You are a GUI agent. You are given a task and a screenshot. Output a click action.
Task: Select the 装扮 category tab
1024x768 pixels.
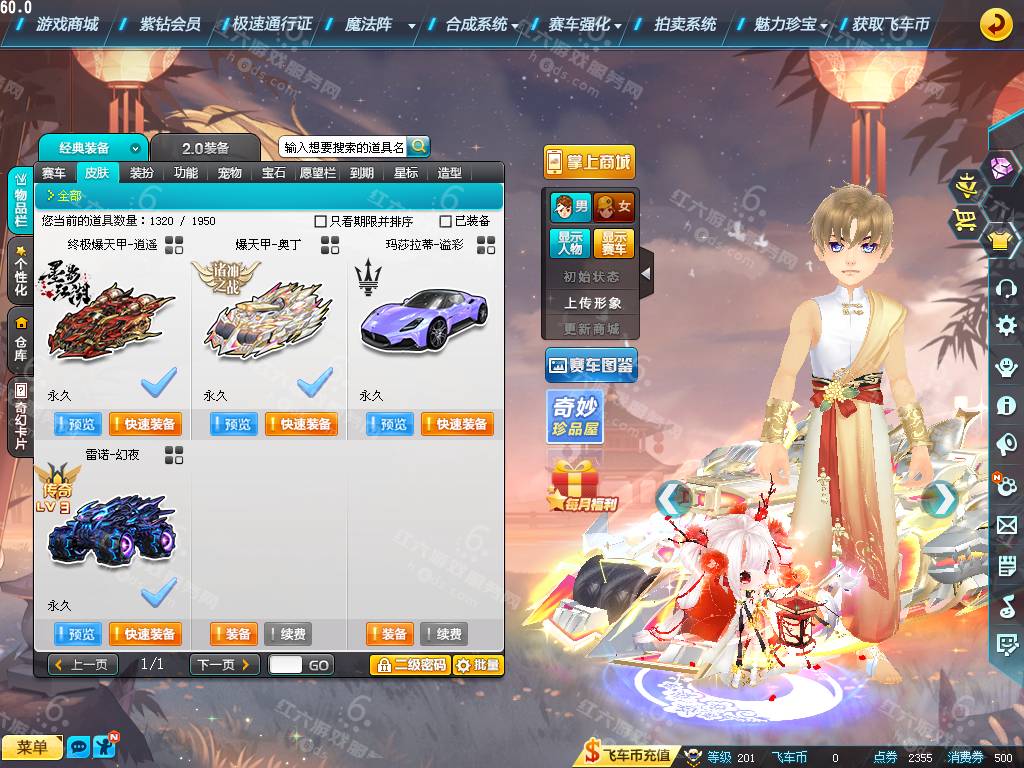142,173
